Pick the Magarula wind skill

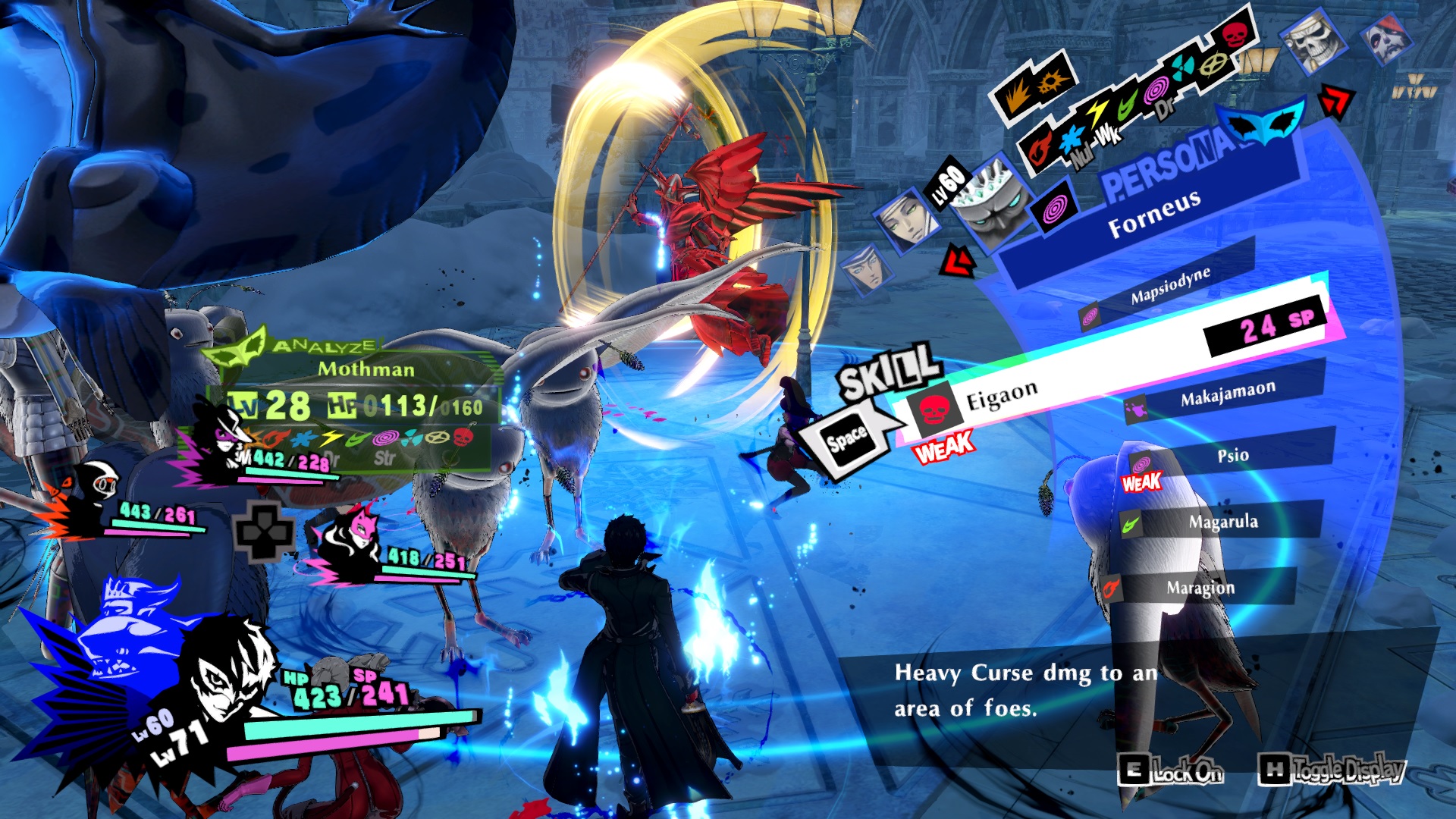(1222, 522)
